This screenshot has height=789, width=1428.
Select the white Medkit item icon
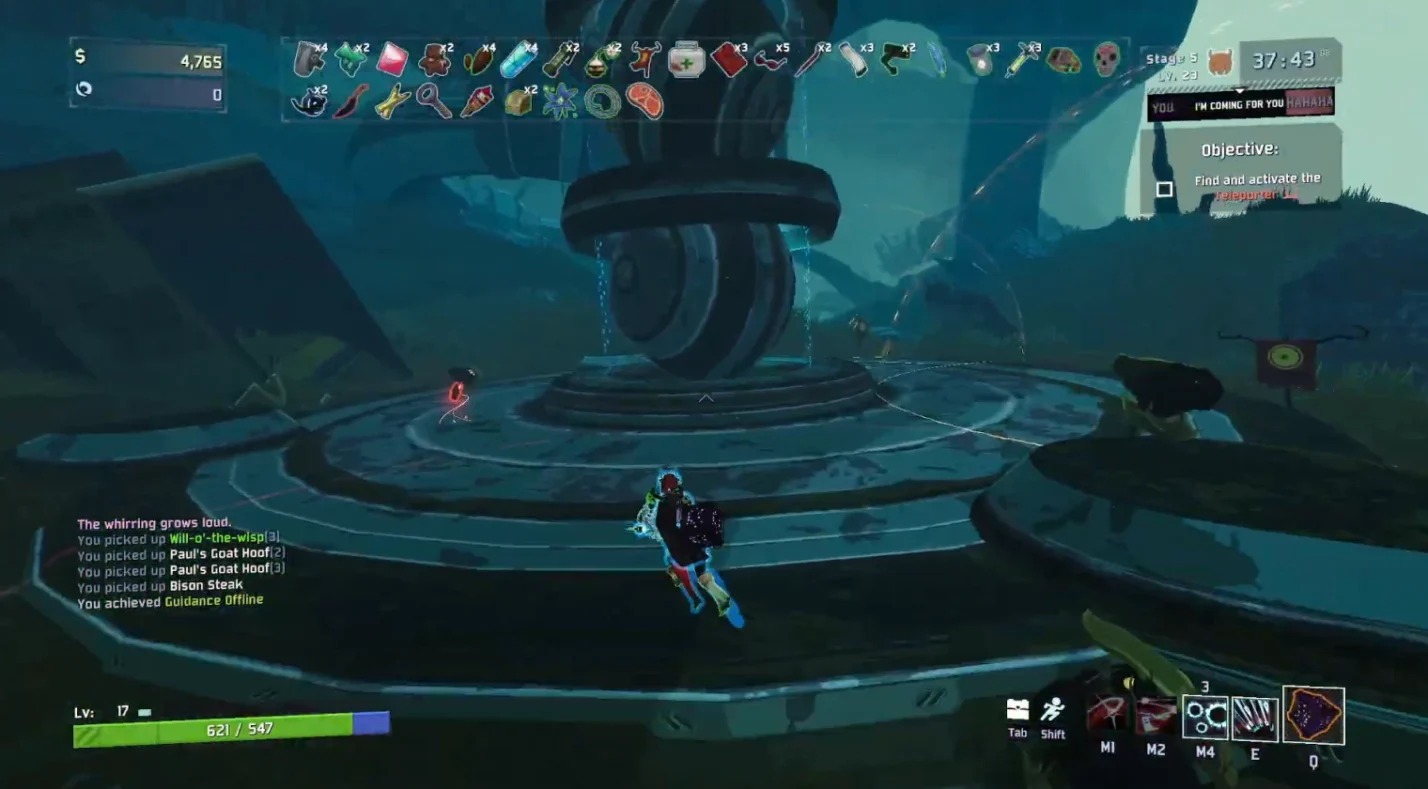pos(686,59)
